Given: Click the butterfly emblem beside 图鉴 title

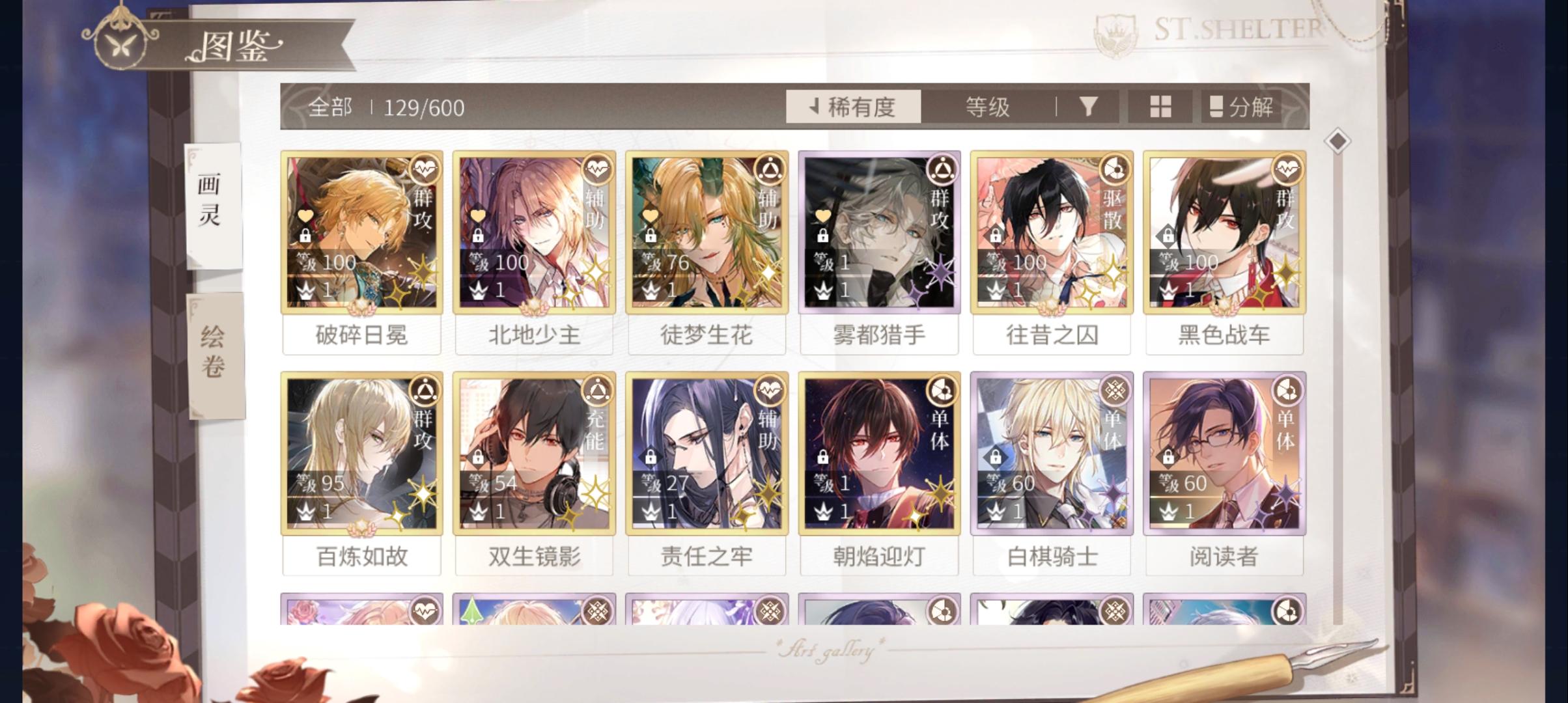Looking at the screenshot, I should pyautogui.click(x=120, y=44).
